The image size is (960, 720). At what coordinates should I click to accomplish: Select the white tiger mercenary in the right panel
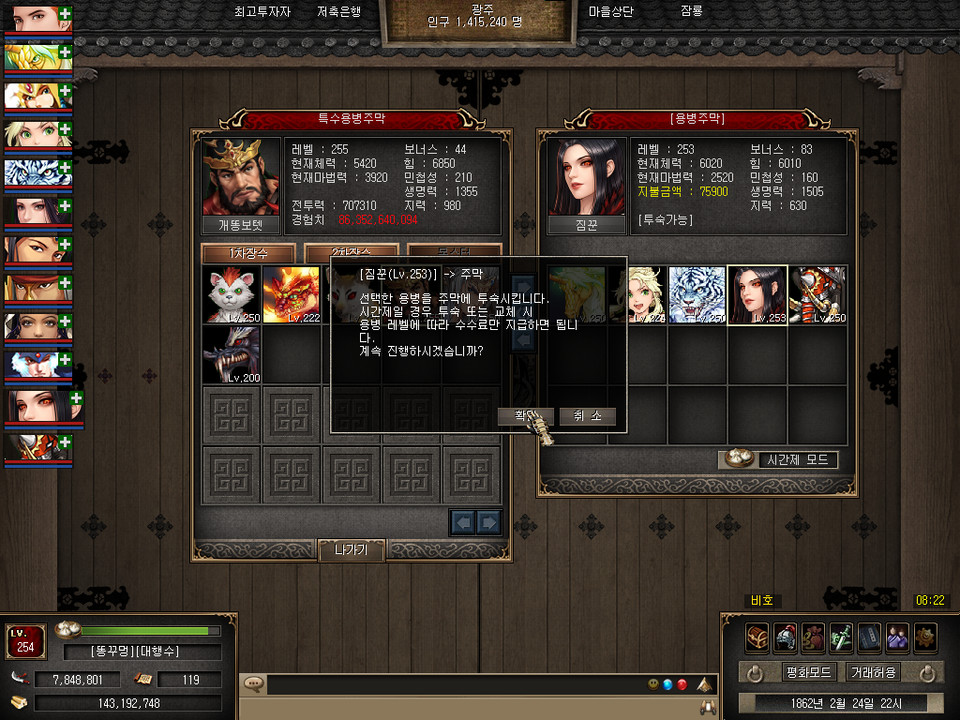[x=697, y=295]
